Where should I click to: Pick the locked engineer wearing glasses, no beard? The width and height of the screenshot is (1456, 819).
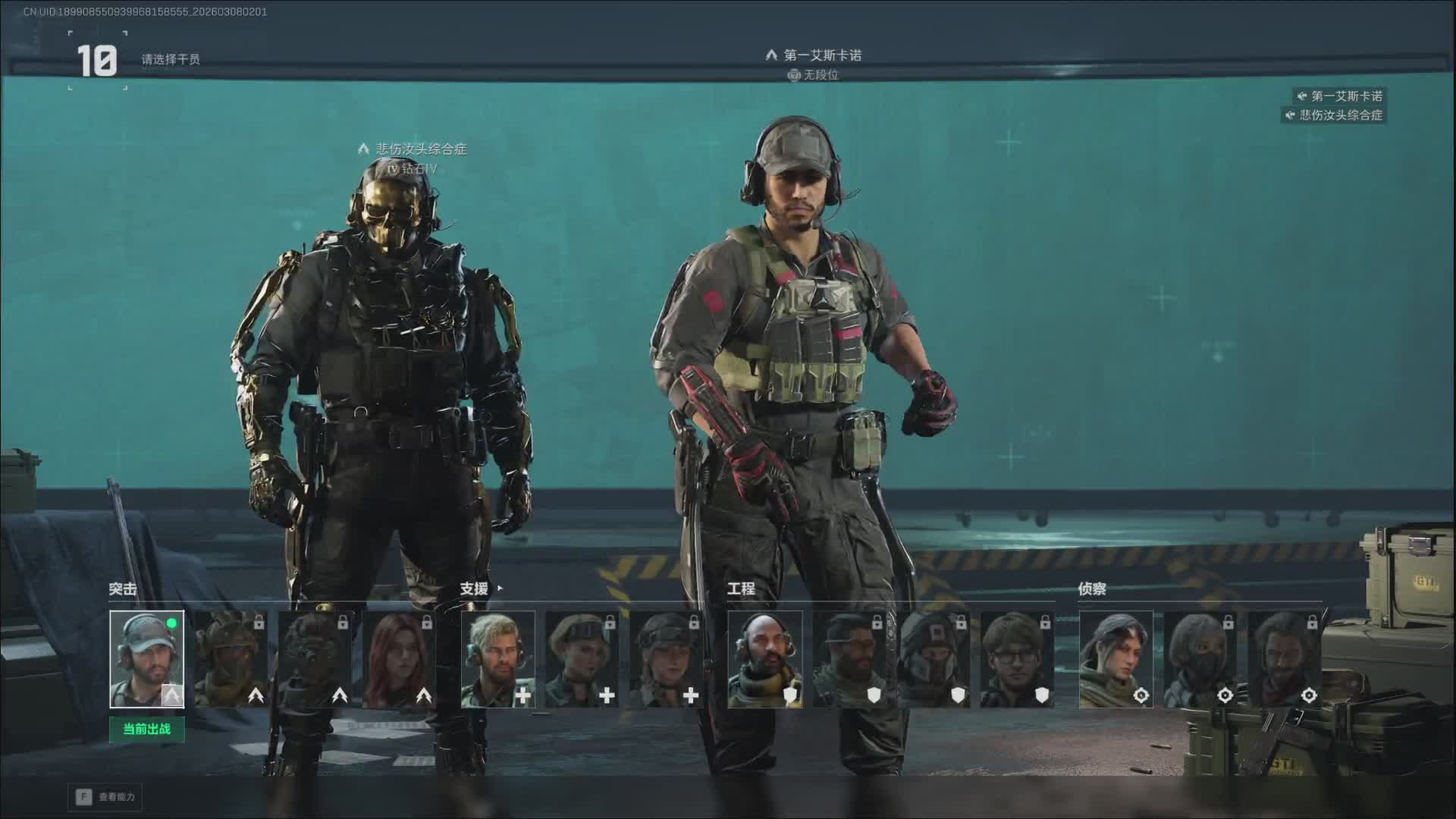[1017, 659]
